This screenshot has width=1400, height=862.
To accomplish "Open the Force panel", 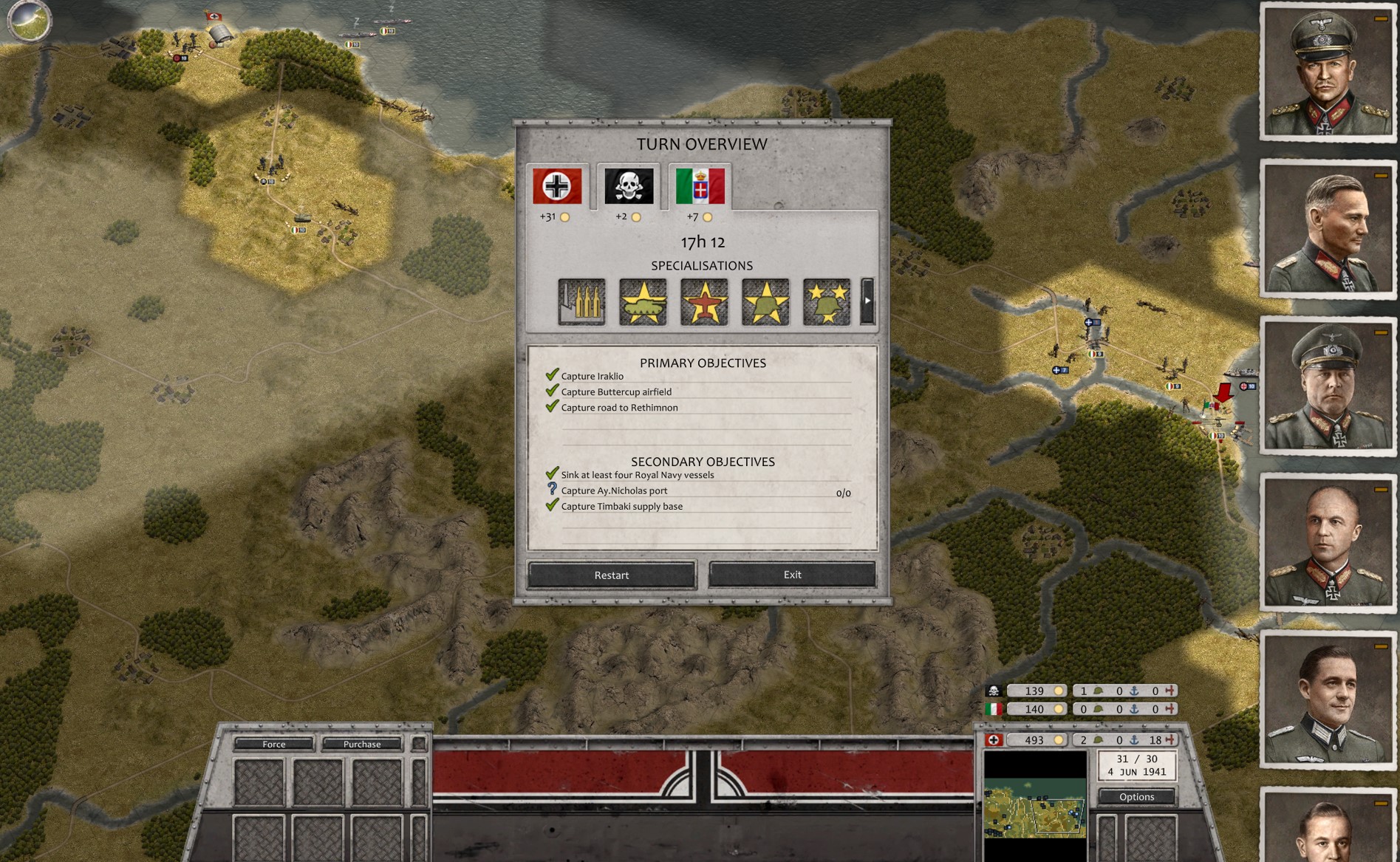I will click(273, 744).
